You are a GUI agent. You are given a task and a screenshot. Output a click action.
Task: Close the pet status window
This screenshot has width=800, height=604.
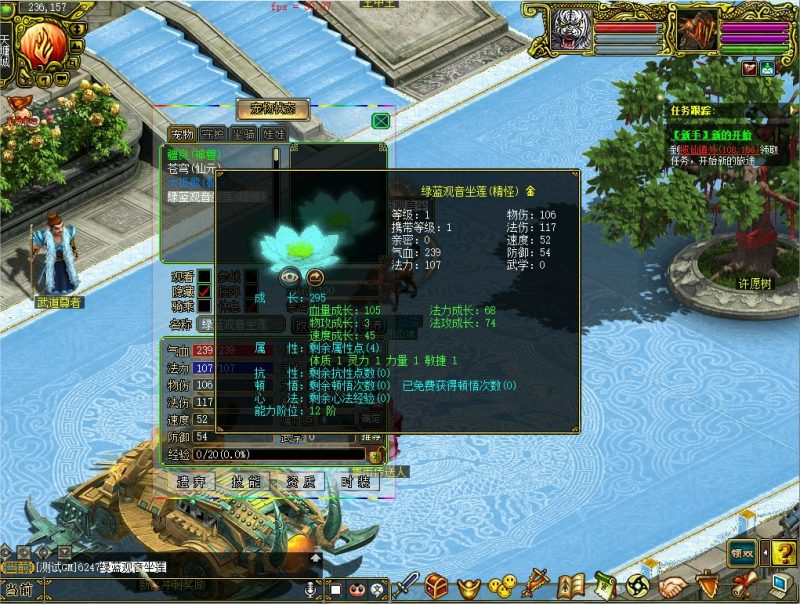tap(380, 121)
